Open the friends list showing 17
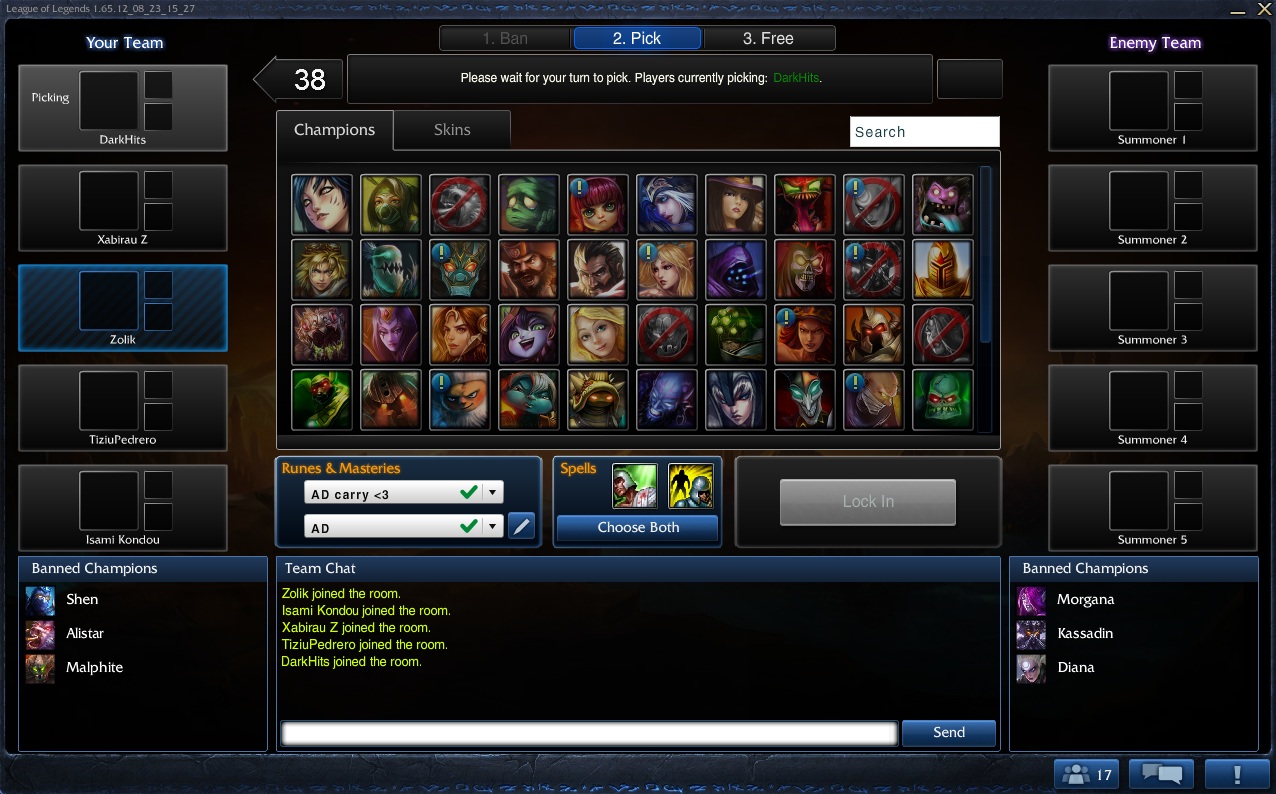Viewport: 1276px width, 794px height. coord(1086,774)
